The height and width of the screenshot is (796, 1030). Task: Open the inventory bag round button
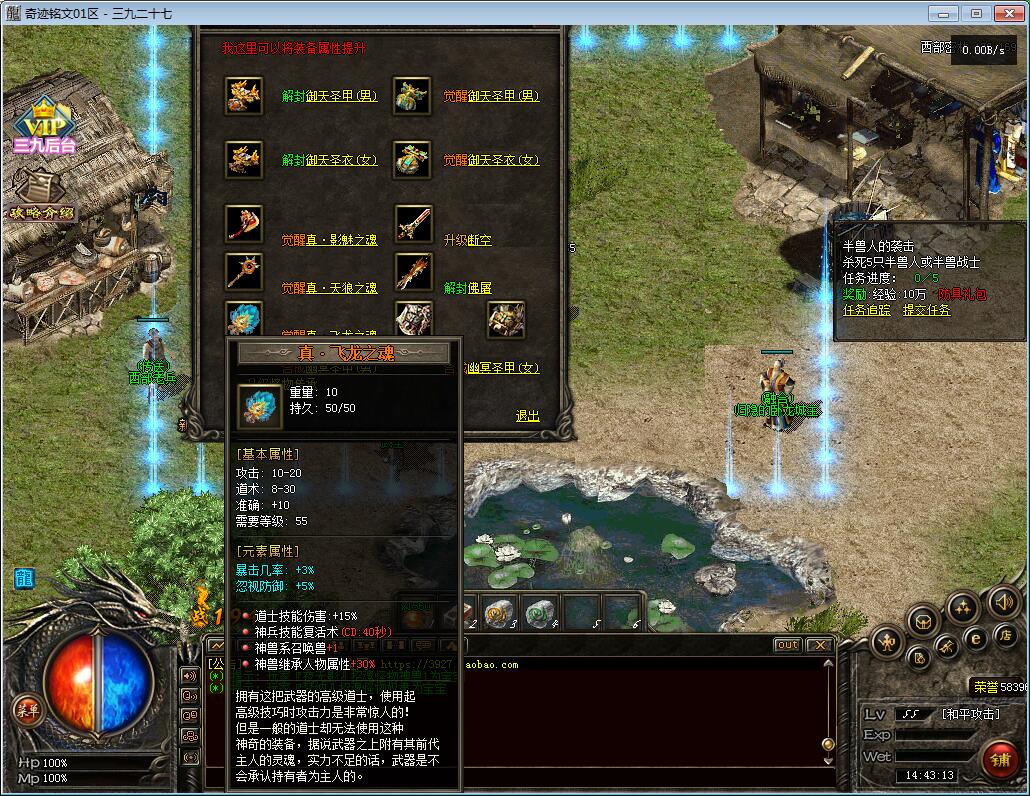click(x=921, y=623)
